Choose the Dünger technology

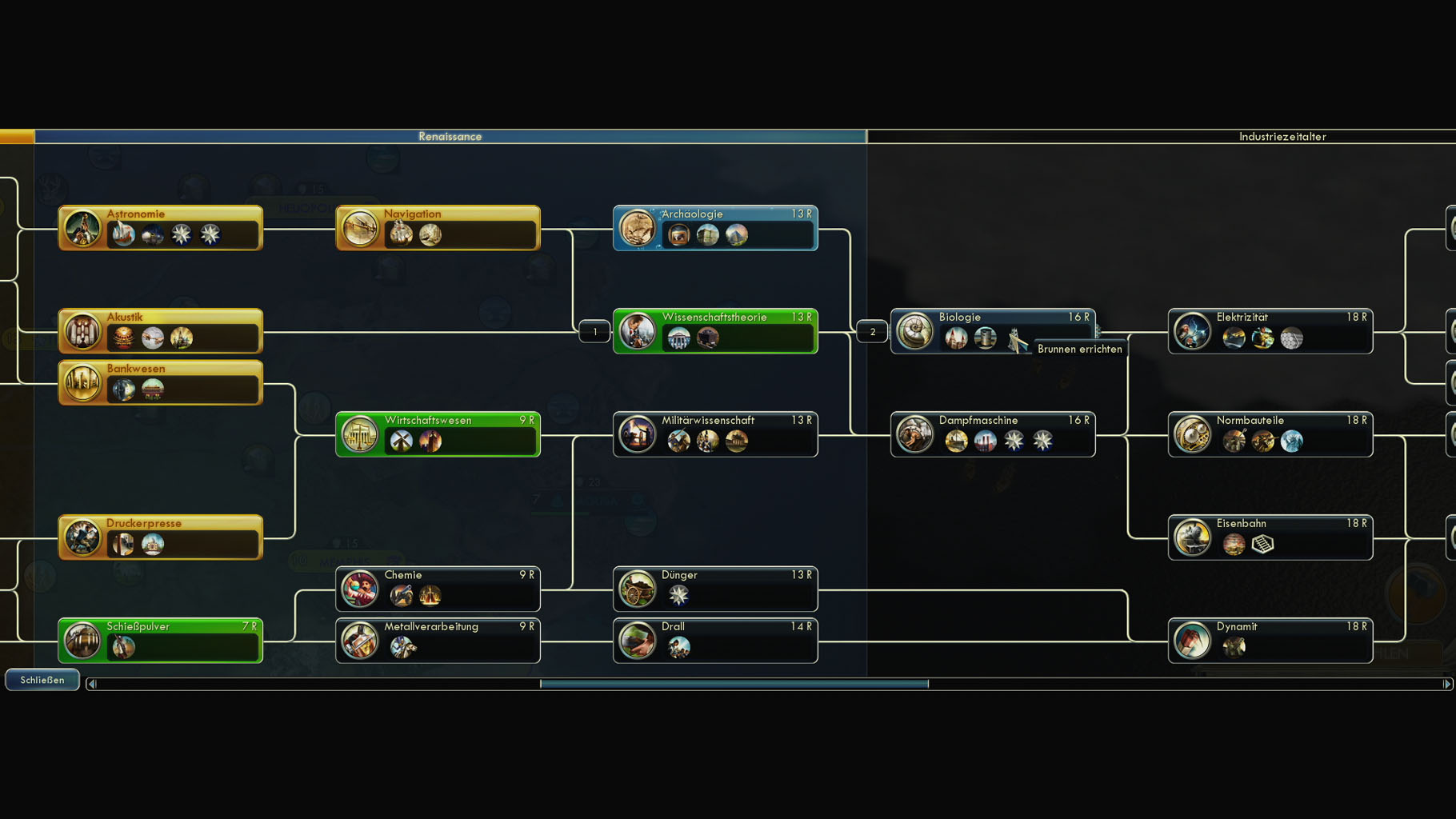[715, 589]
